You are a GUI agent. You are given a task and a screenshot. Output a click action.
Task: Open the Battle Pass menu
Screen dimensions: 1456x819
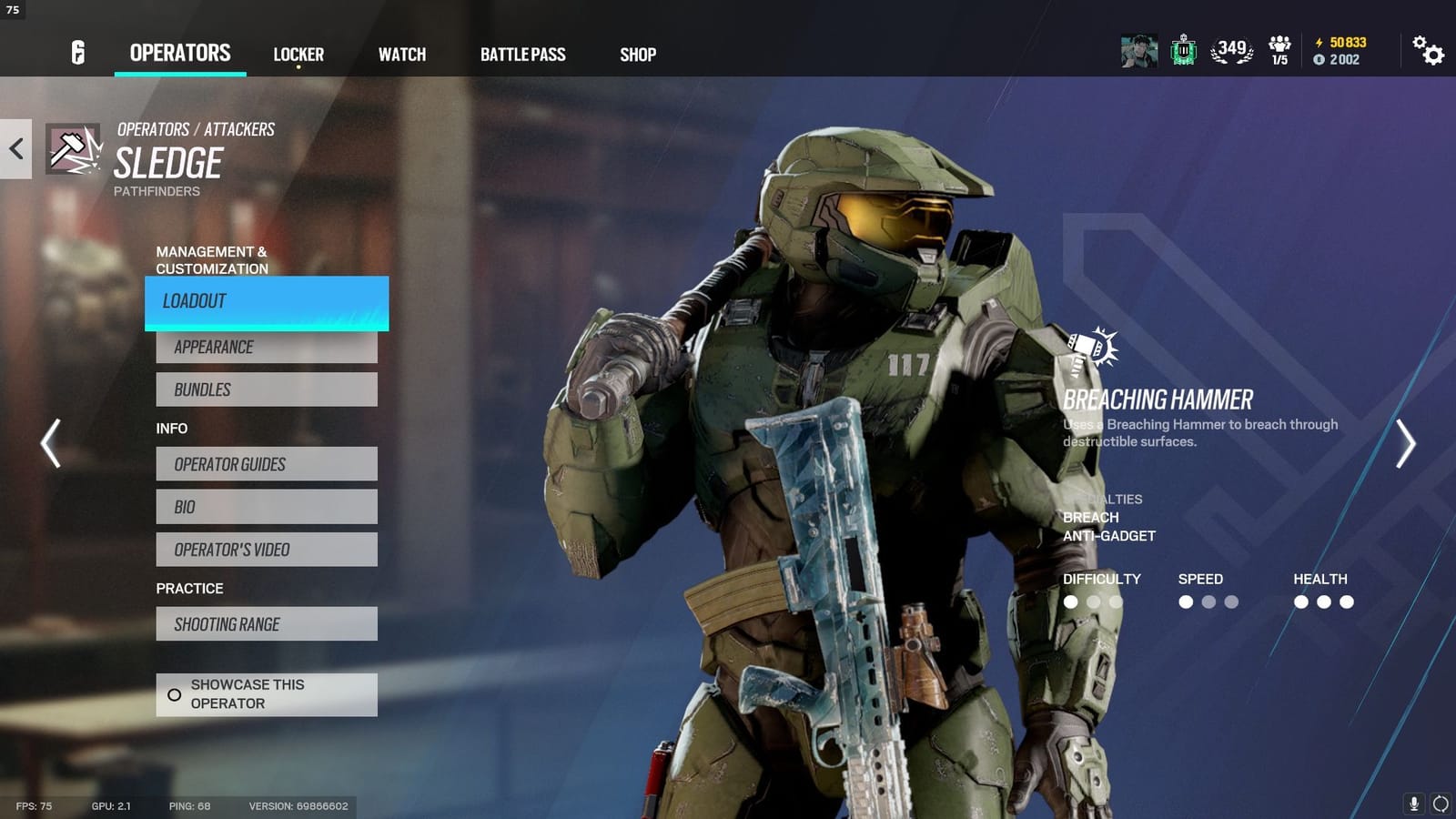pyautogui.click(x=524, y=55)
